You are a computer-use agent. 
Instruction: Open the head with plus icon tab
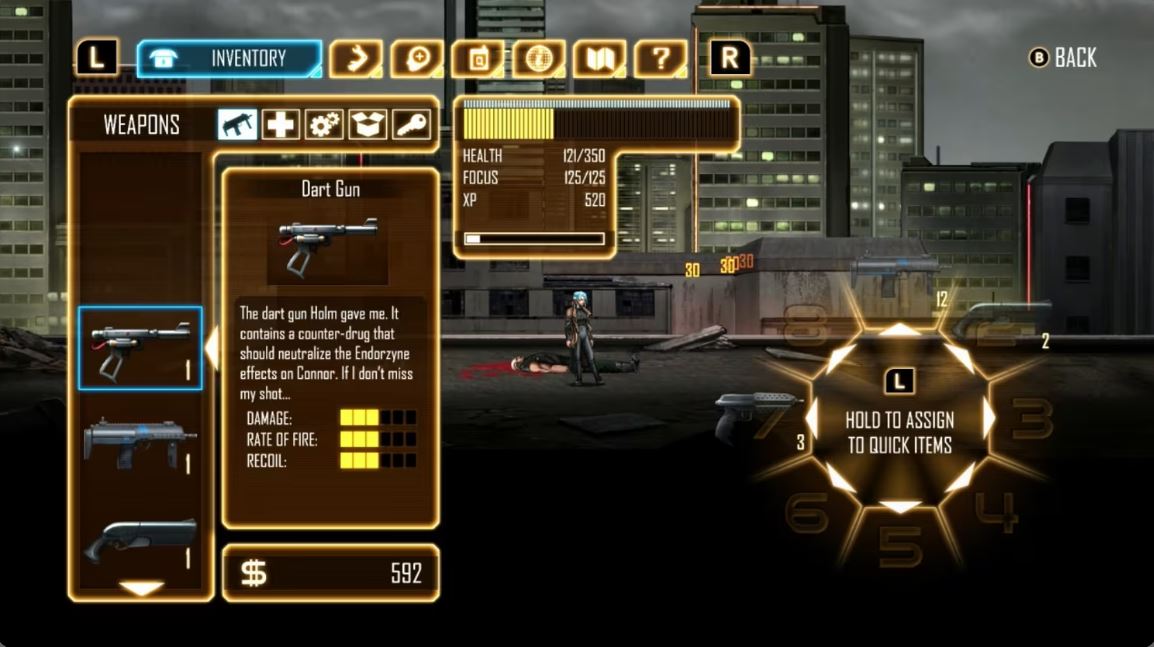point(417,59)
